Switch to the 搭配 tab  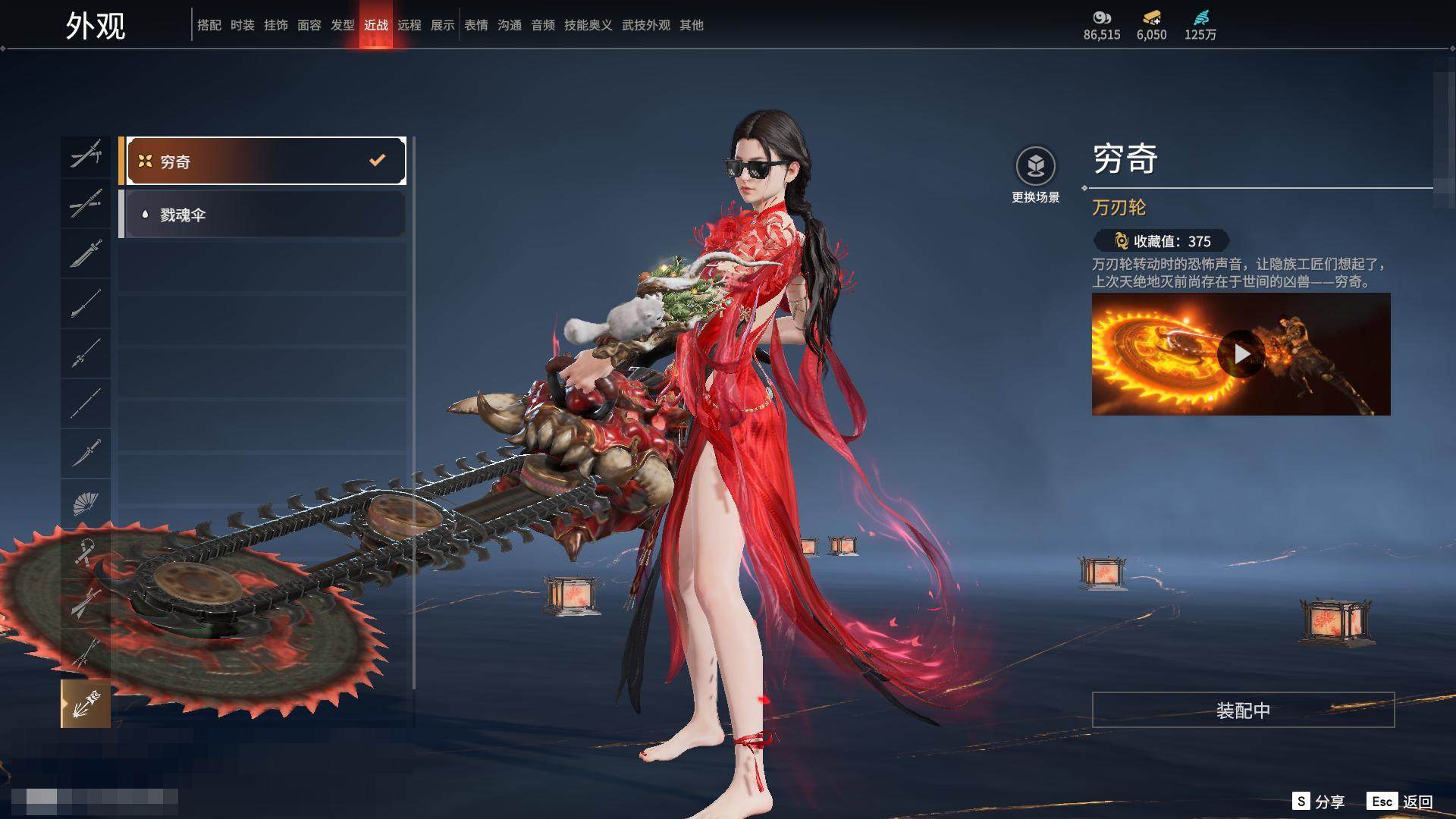click(209, 25)
